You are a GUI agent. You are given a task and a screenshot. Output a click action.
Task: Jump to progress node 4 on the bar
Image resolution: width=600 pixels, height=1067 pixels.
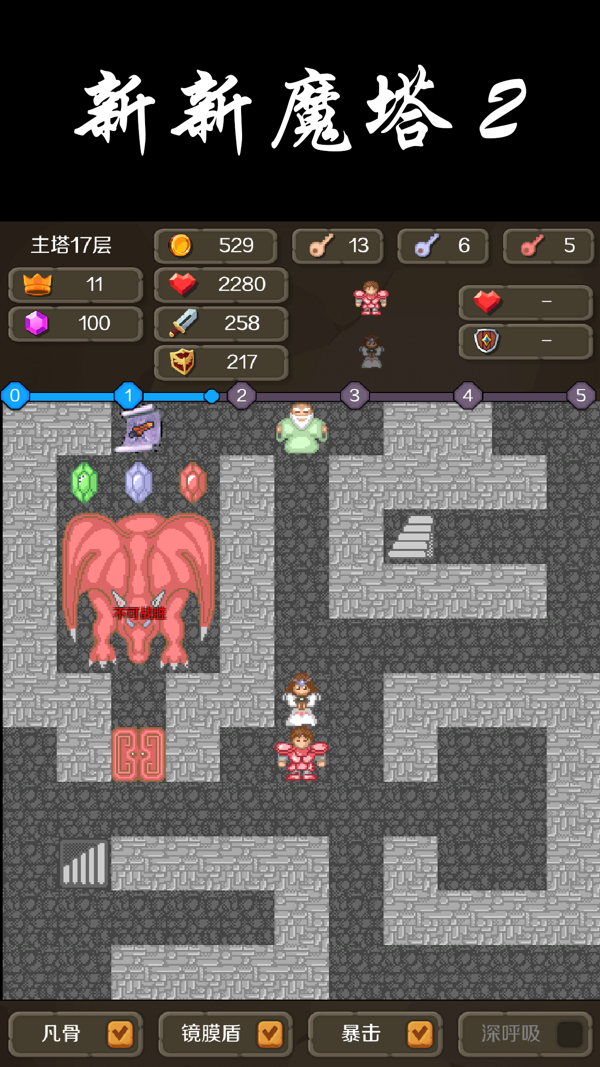point(467,396)
